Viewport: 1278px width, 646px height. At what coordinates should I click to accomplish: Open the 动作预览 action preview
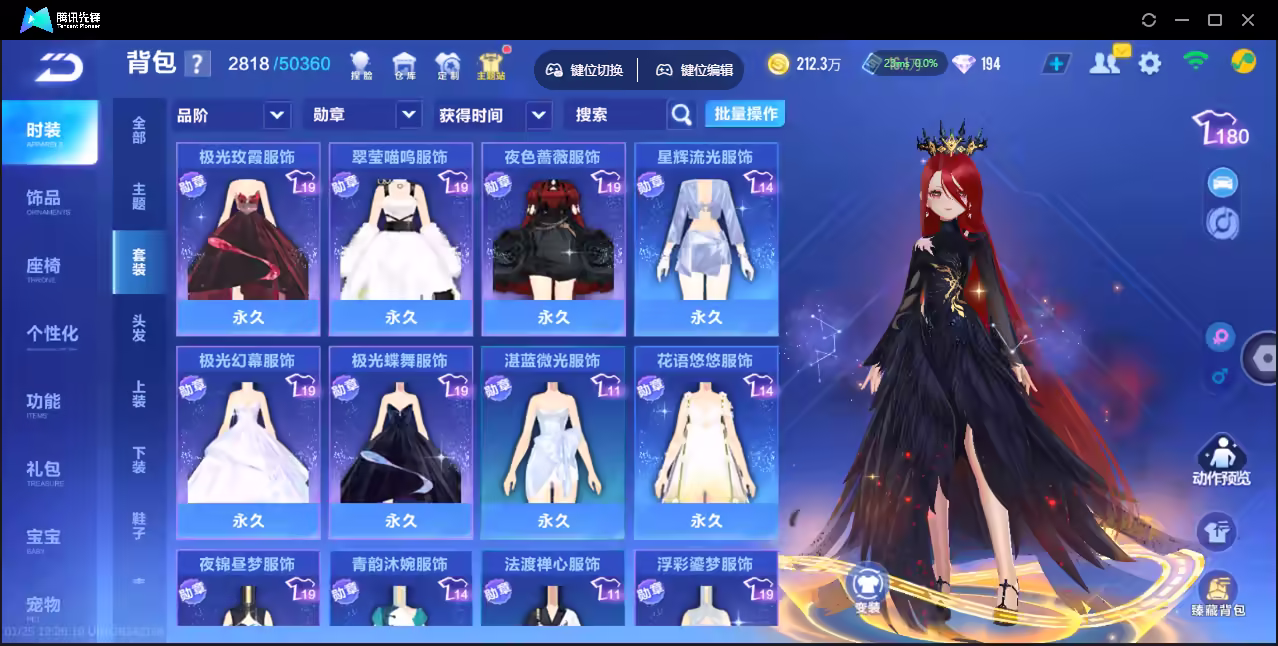pyautogui.click(x=1221, y=461)
